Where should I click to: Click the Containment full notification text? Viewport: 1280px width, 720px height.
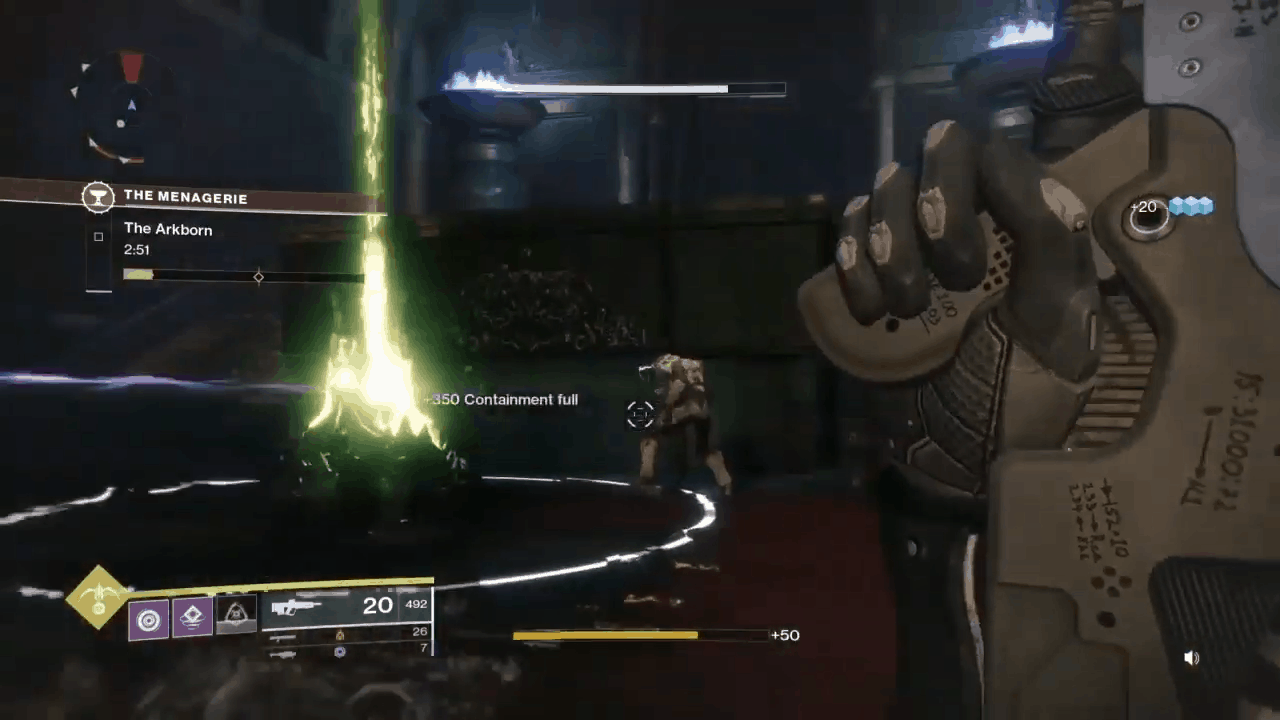point(500,399)
